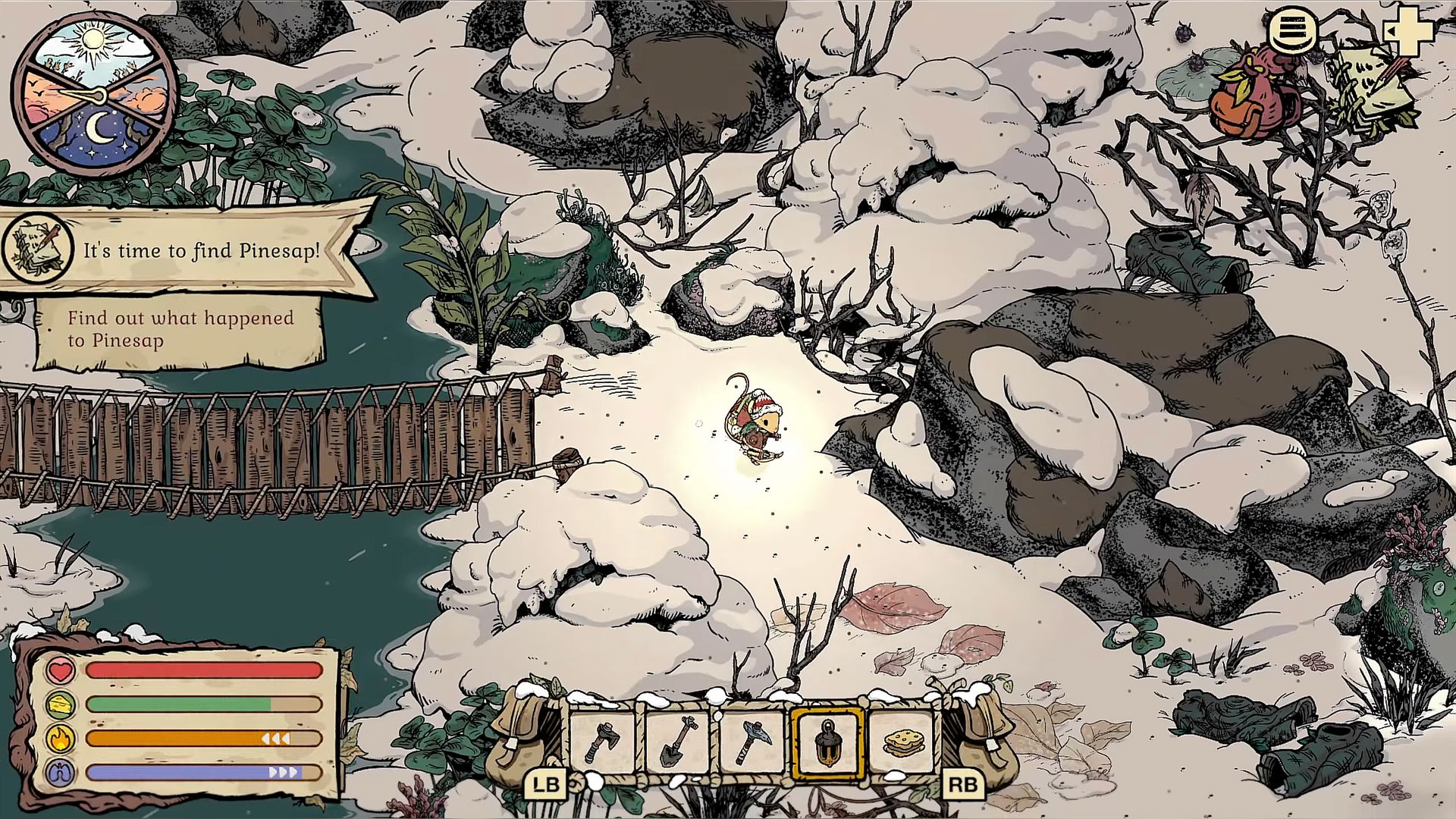Select the highlighted lantern slot
The width and height of the screenshot is (1456, 819).
point(827,743)
